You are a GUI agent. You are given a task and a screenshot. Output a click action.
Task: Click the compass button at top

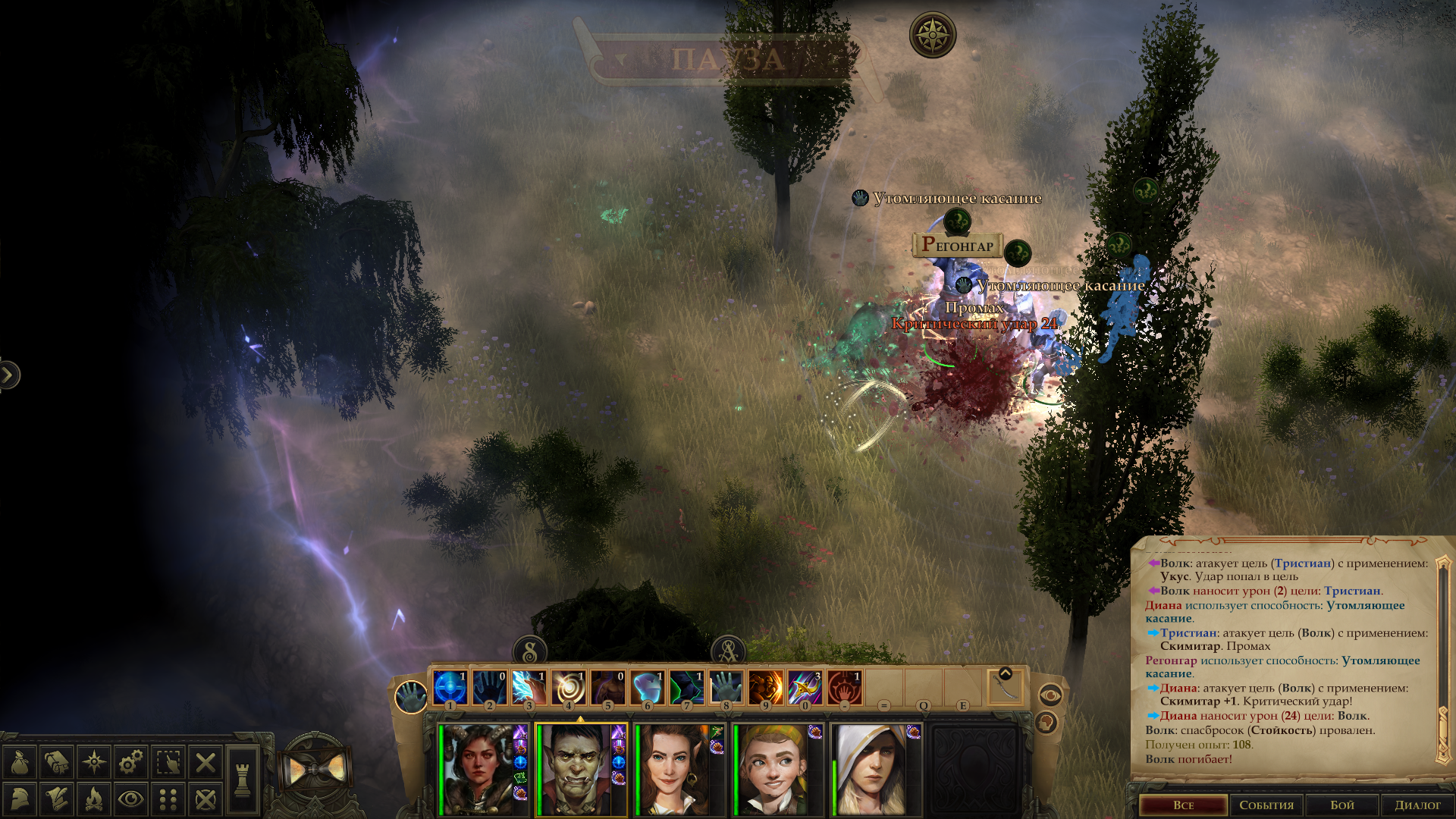click(932, 35)
